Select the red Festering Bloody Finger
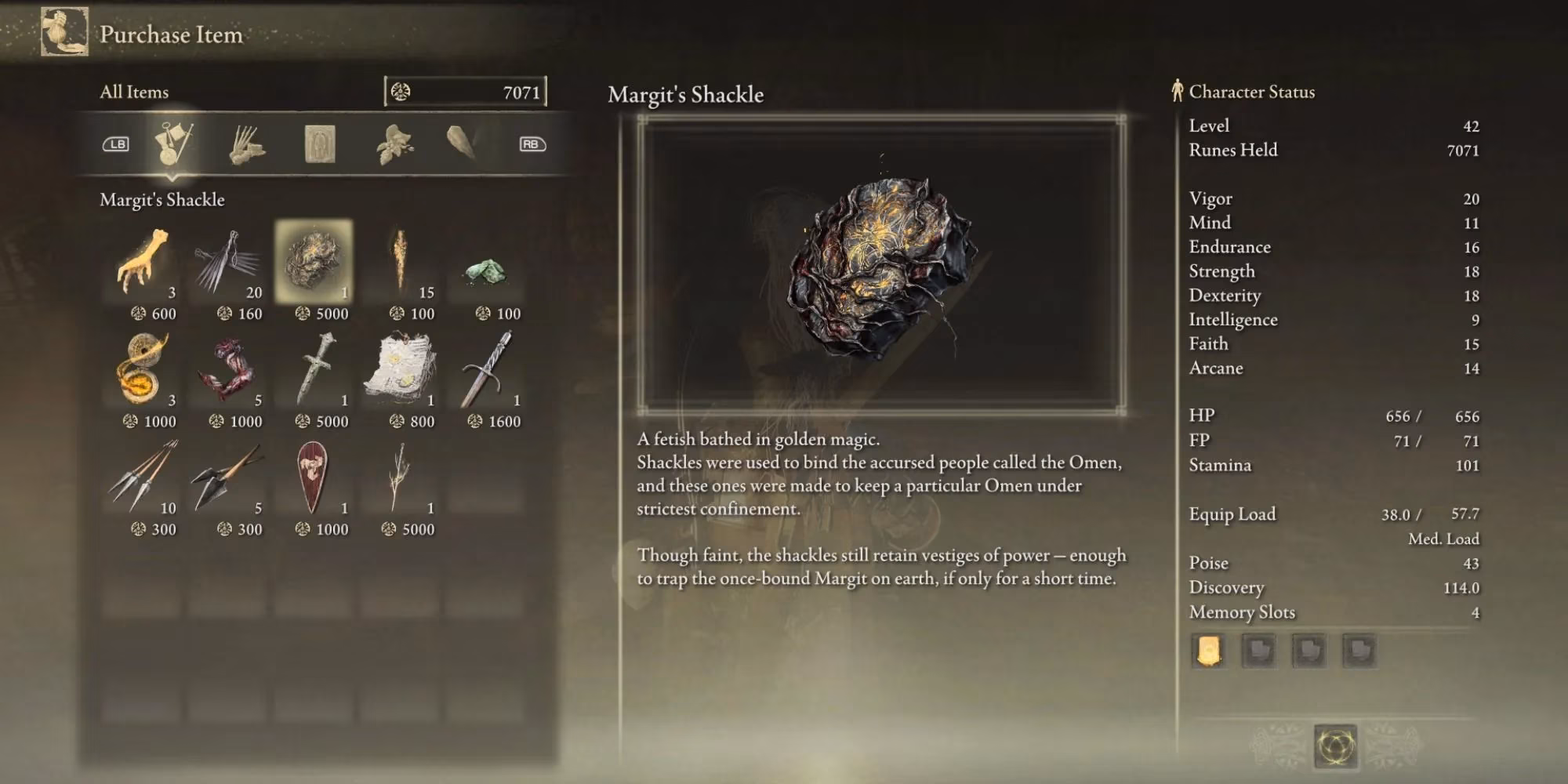This screenshot has width=1568, height=784. (x=228, y=369)
